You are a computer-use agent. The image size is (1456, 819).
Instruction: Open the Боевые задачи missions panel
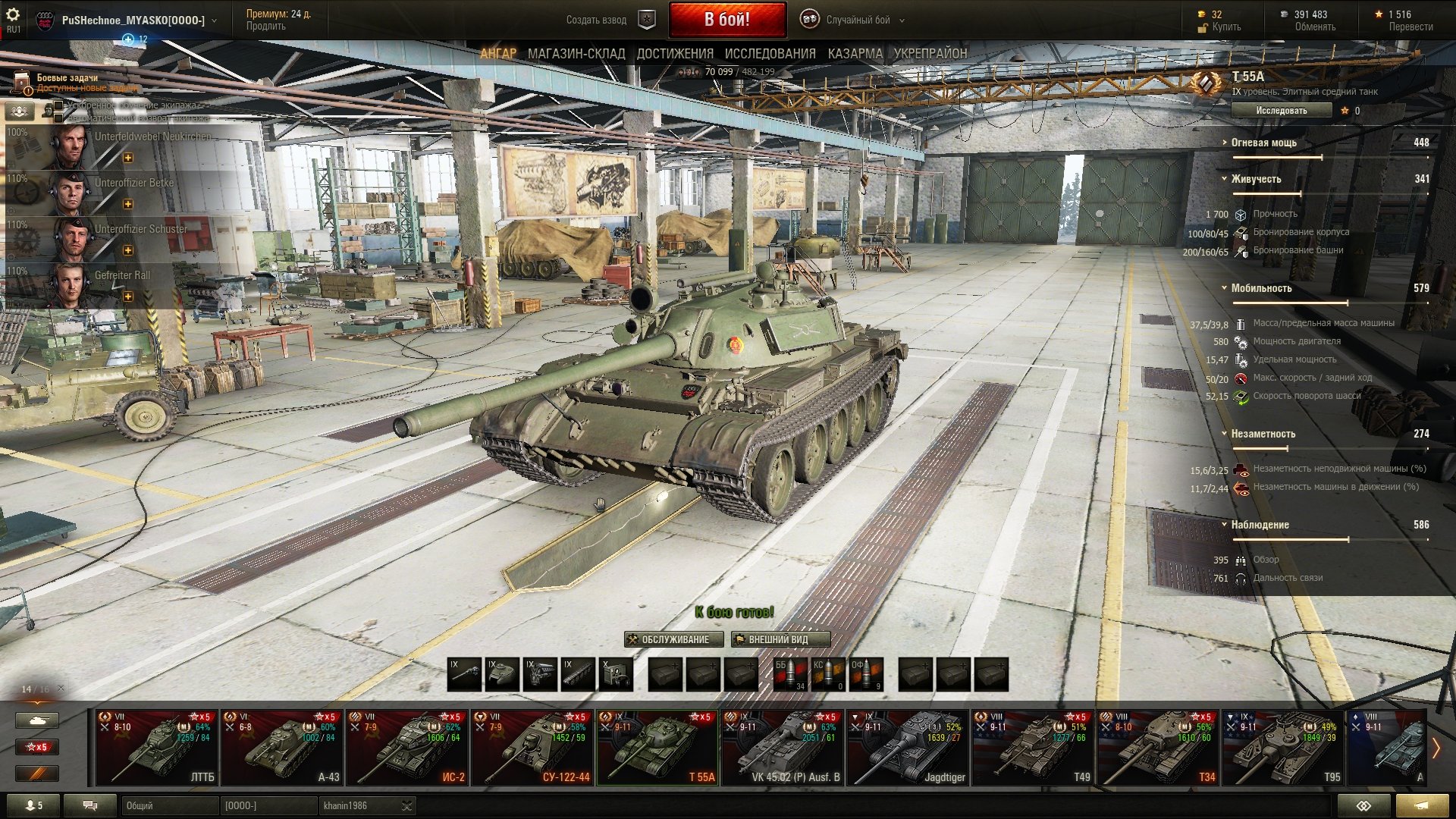67,78
